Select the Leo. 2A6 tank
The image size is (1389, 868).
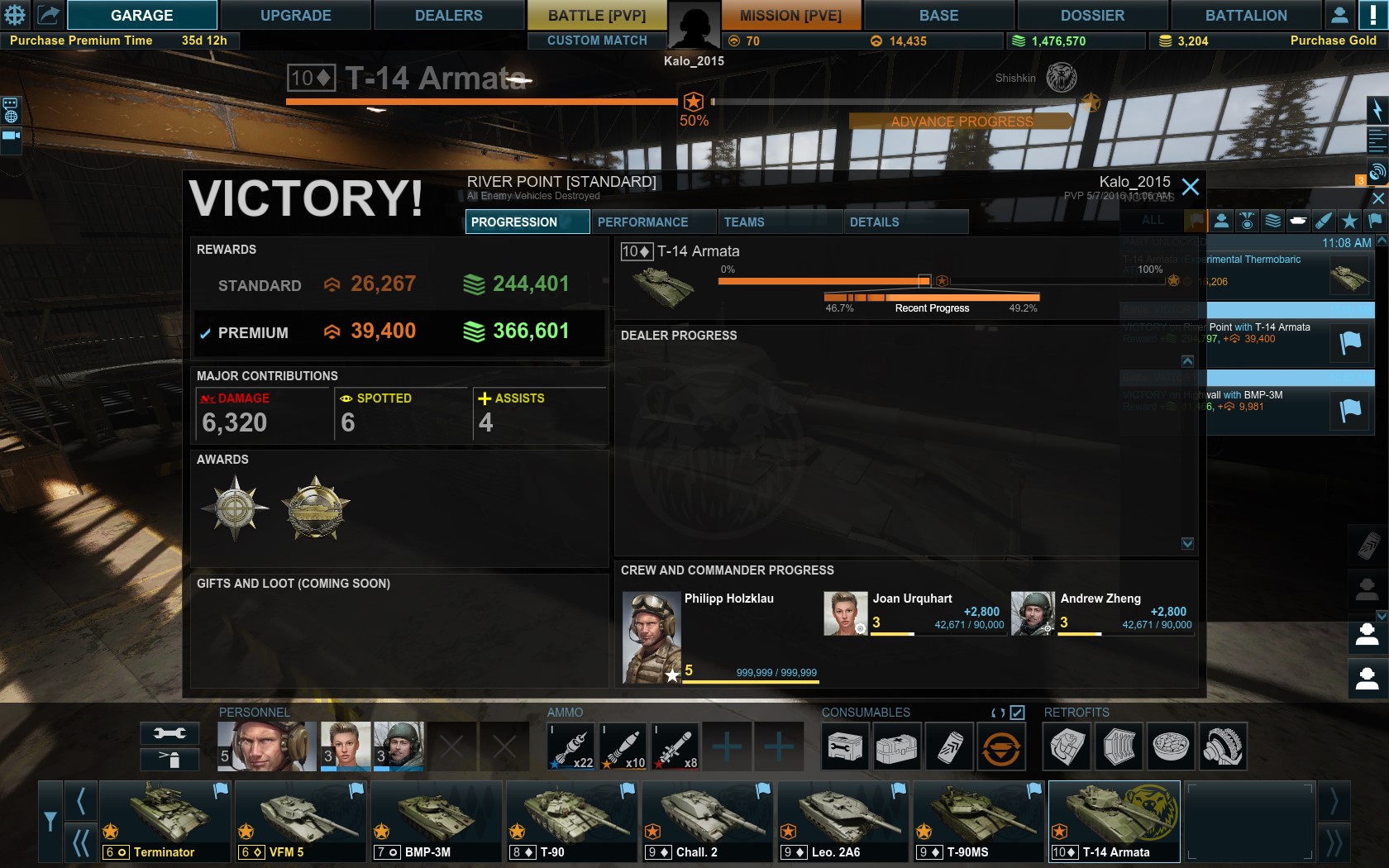tap(842, 822)
